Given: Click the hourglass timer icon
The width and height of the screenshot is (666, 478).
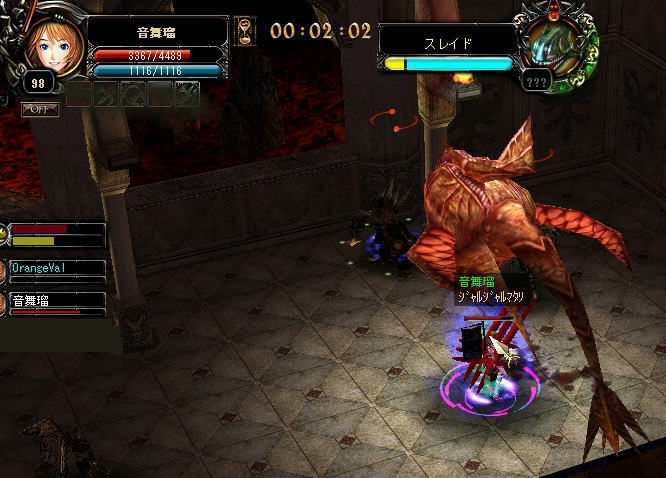Looking at the screenshot, I should (245, 32).
